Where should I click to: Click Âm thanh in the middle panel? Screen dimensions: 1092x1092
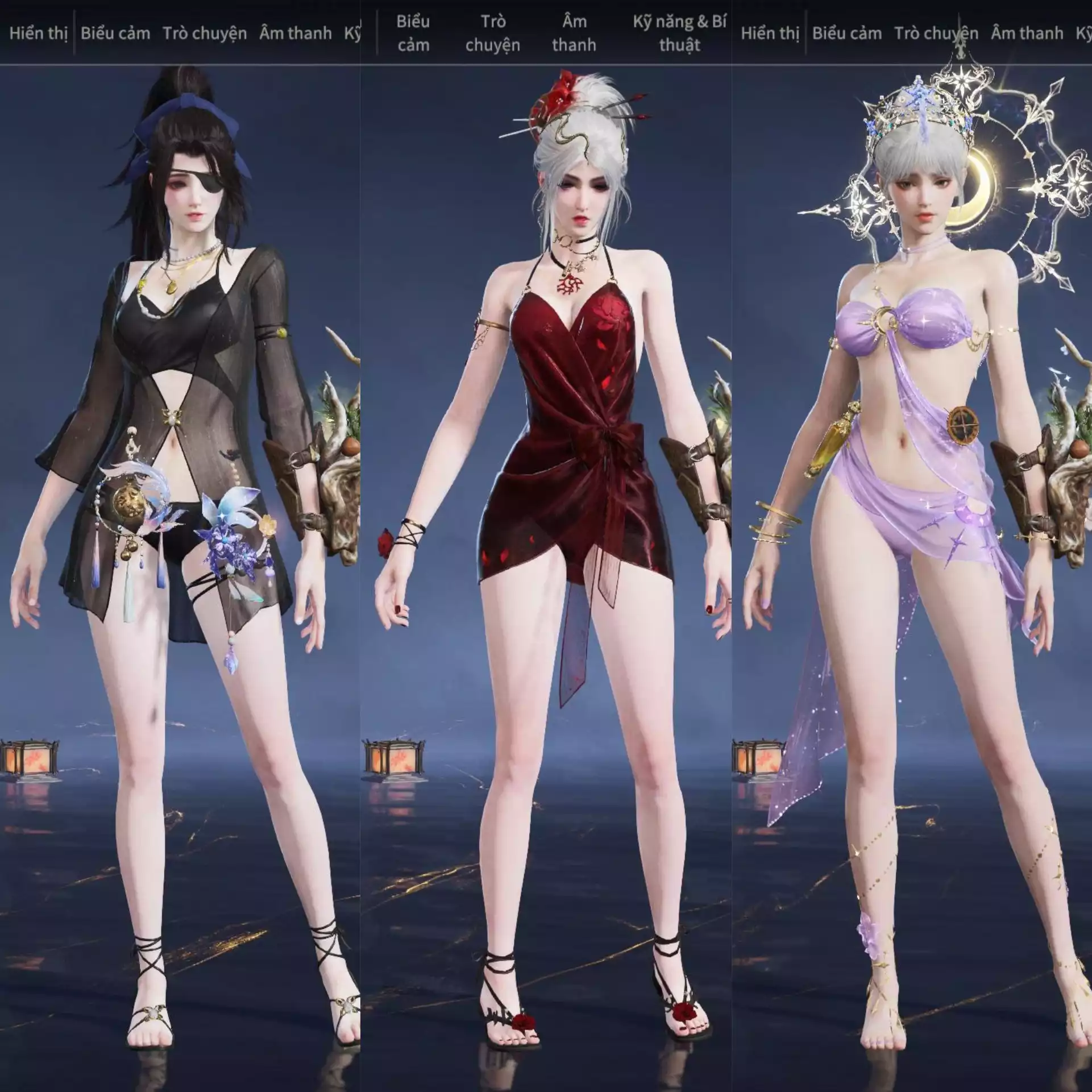pyautogui.click(x=574, y=34)
